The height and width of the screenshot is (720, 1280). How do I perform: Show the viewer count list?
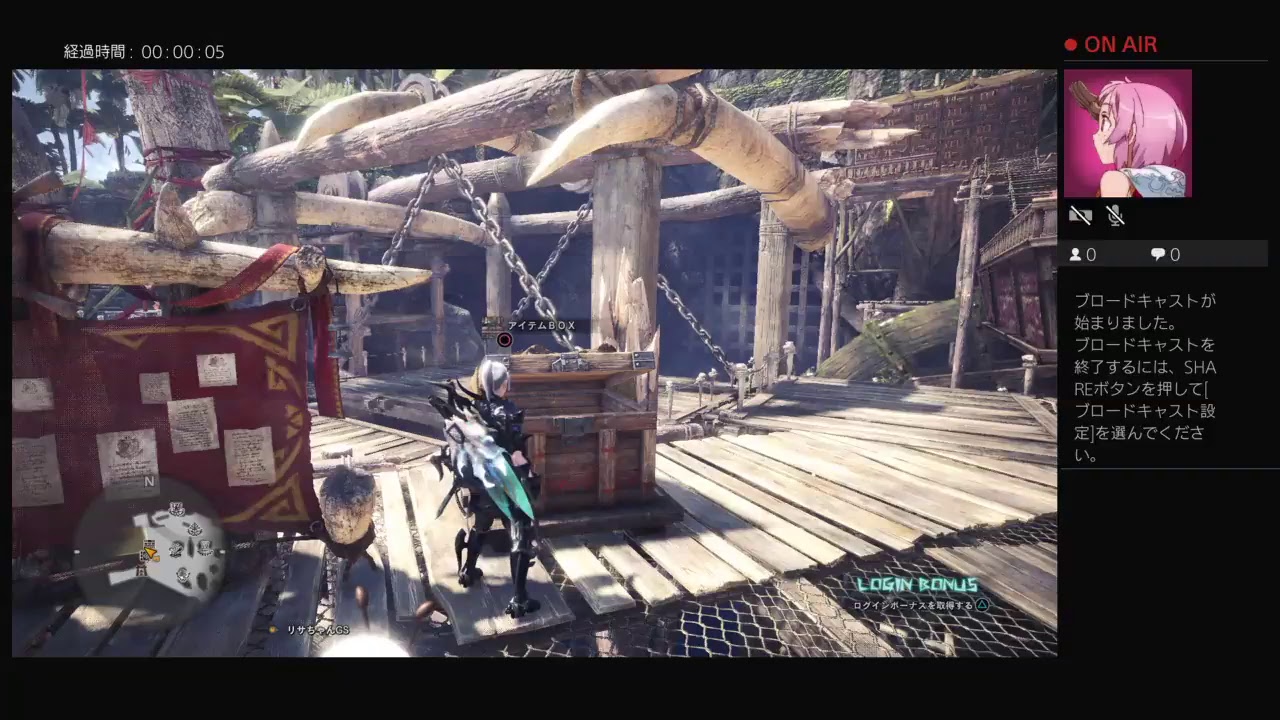coord(1082,255)
